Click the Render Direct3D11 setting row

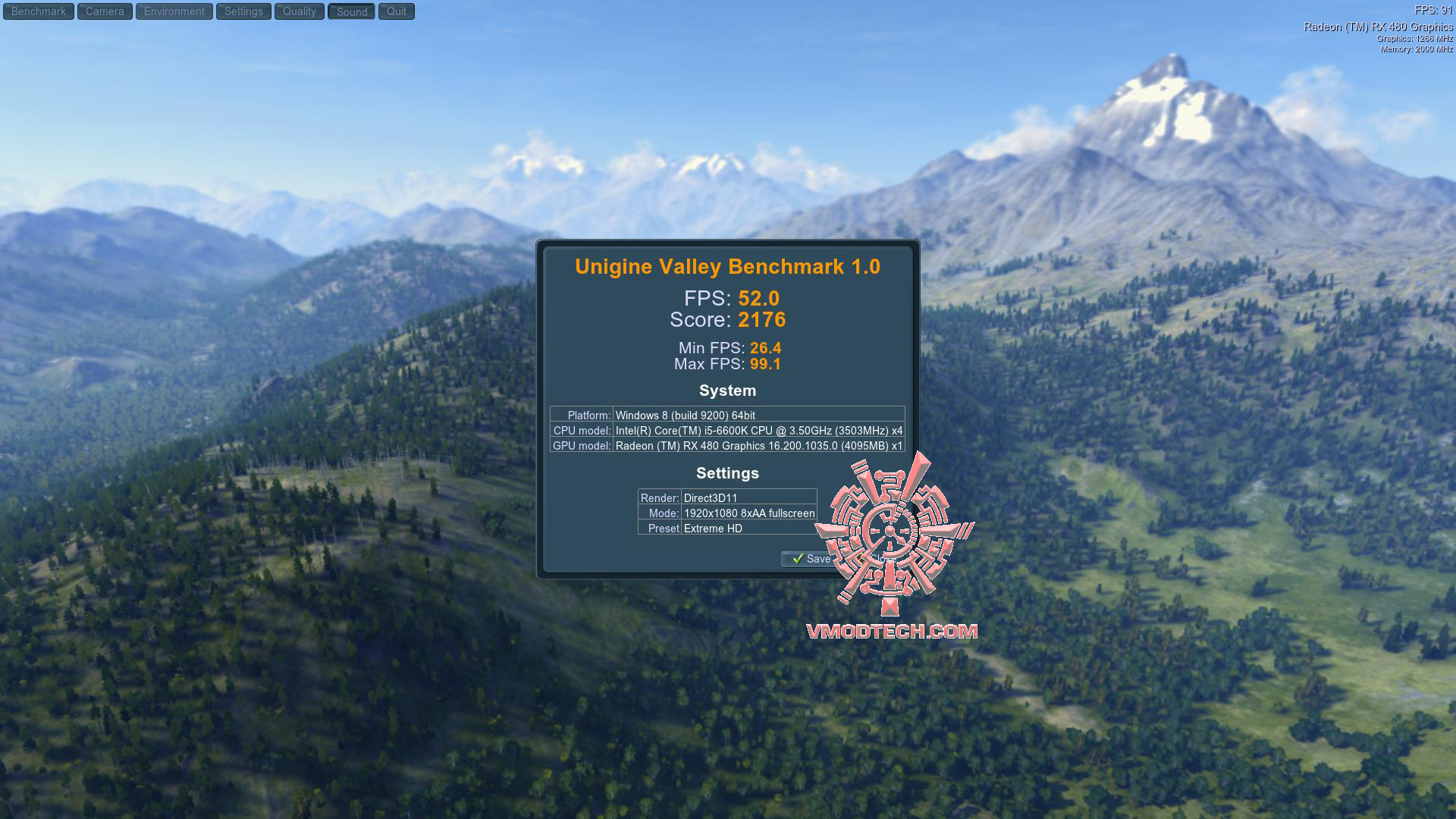tap(726, 498)
